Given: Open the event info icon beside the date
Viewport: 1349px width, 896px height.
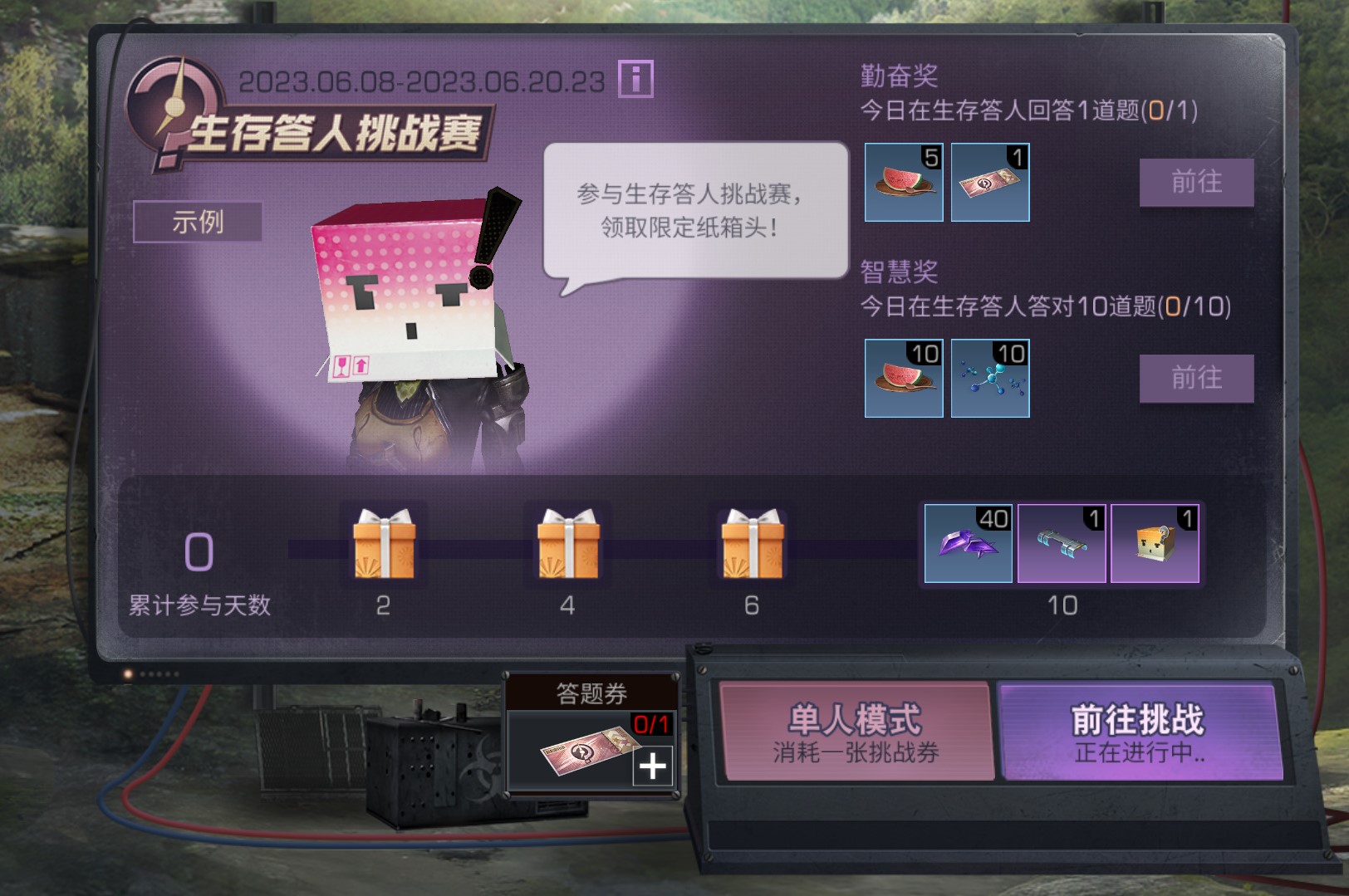Looking at the screenshot, I should 635,81.
